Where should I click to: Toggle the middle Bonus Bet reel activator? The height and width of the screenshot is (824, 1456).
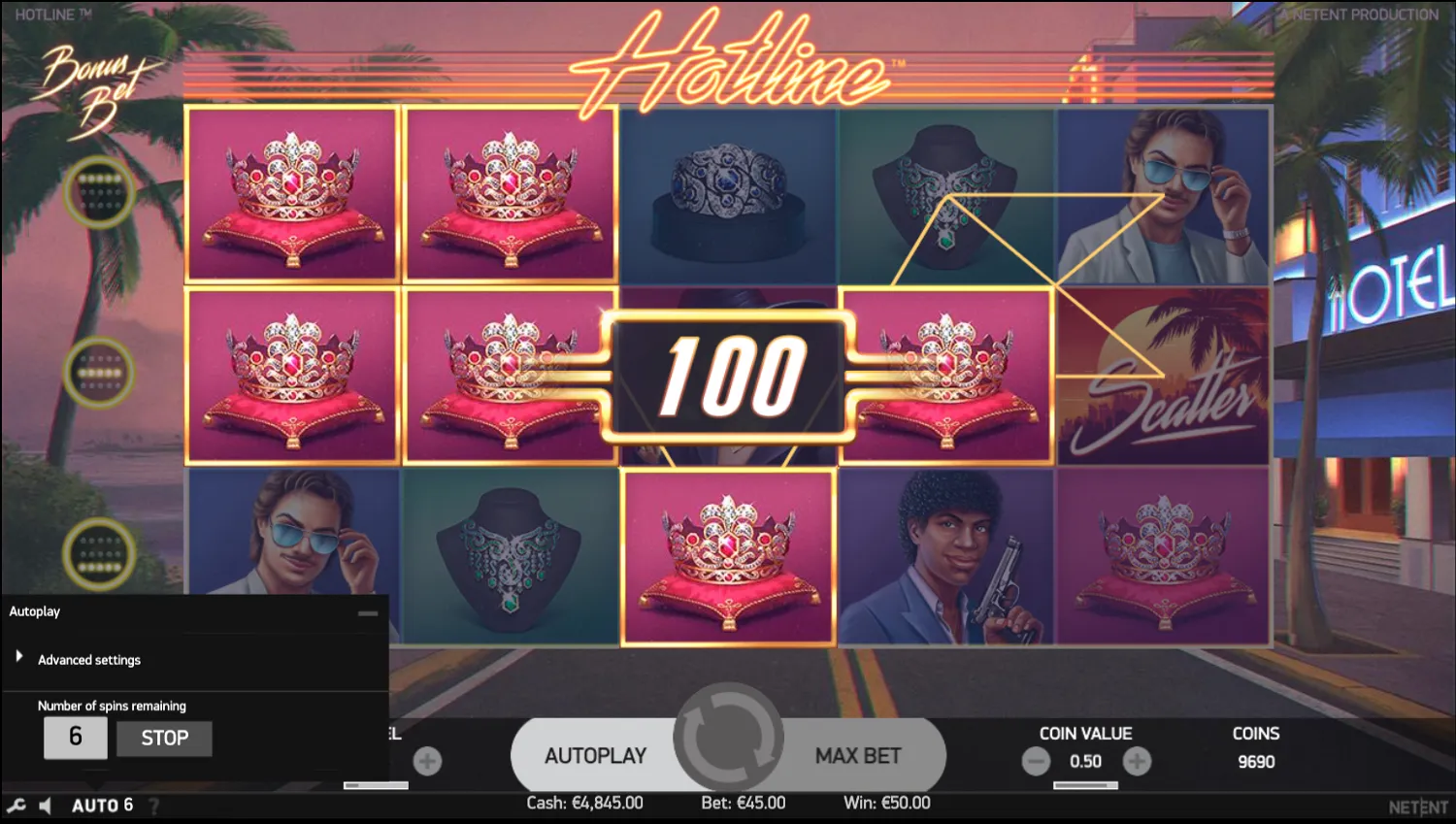point(98,374)
